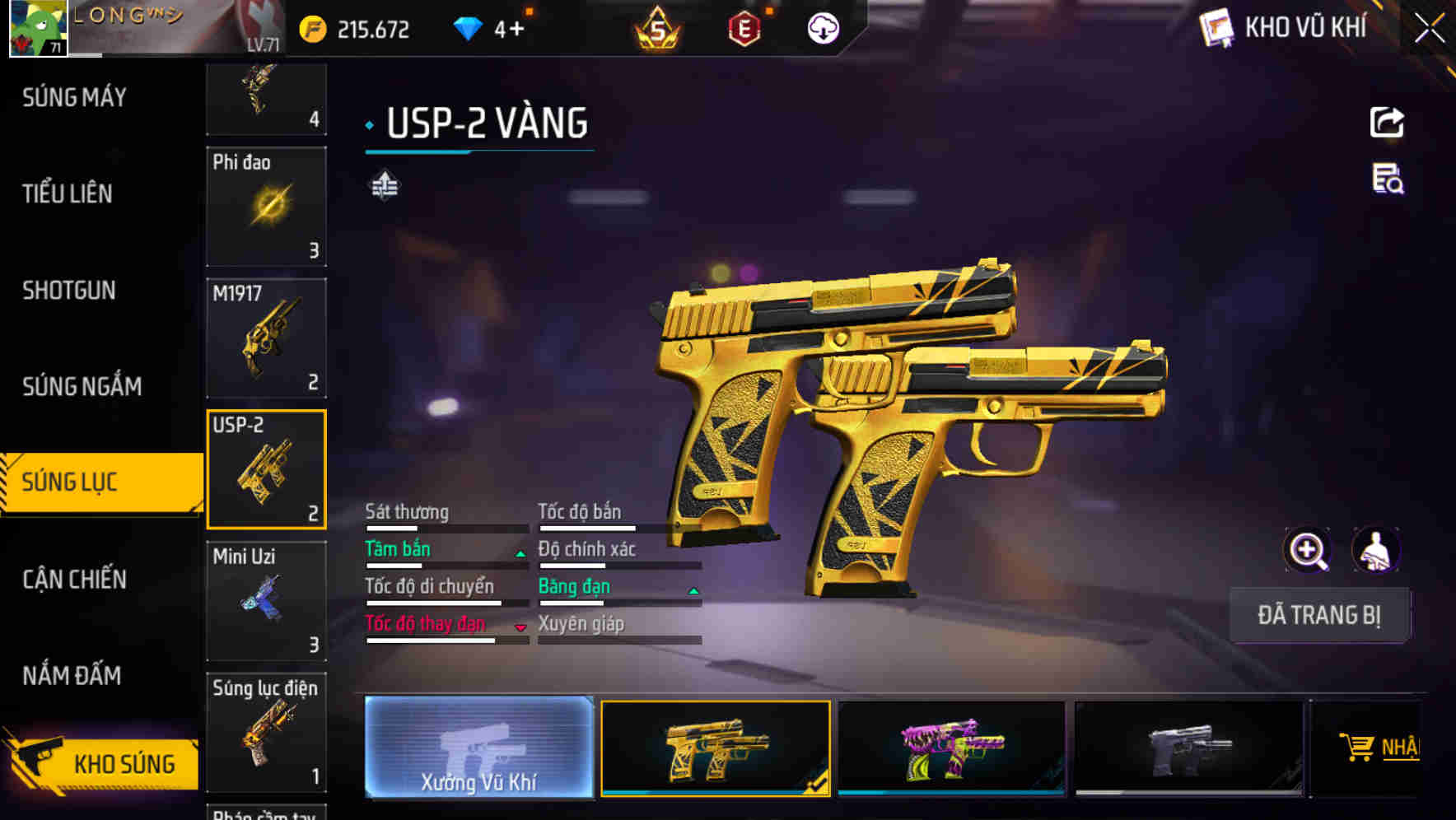Choose the Phi đao weapon slot
Image resolution: width=1456 pixels, height=820 pixels.
pos(266,207)
